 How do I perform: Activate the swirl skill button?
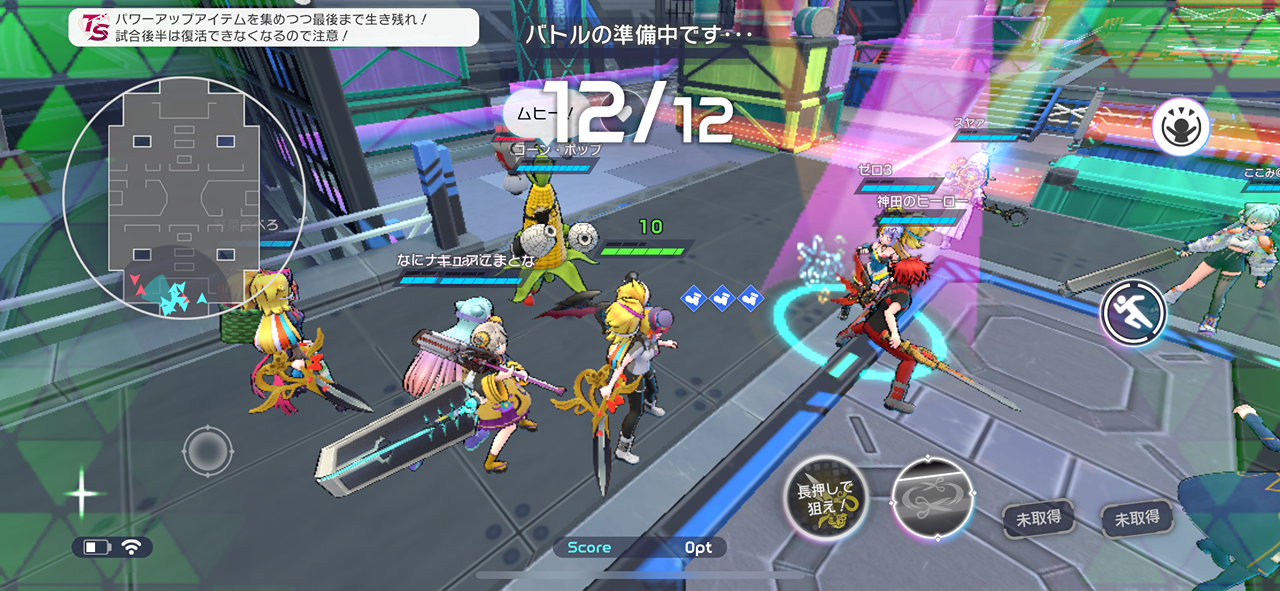(x=932, y=500)
